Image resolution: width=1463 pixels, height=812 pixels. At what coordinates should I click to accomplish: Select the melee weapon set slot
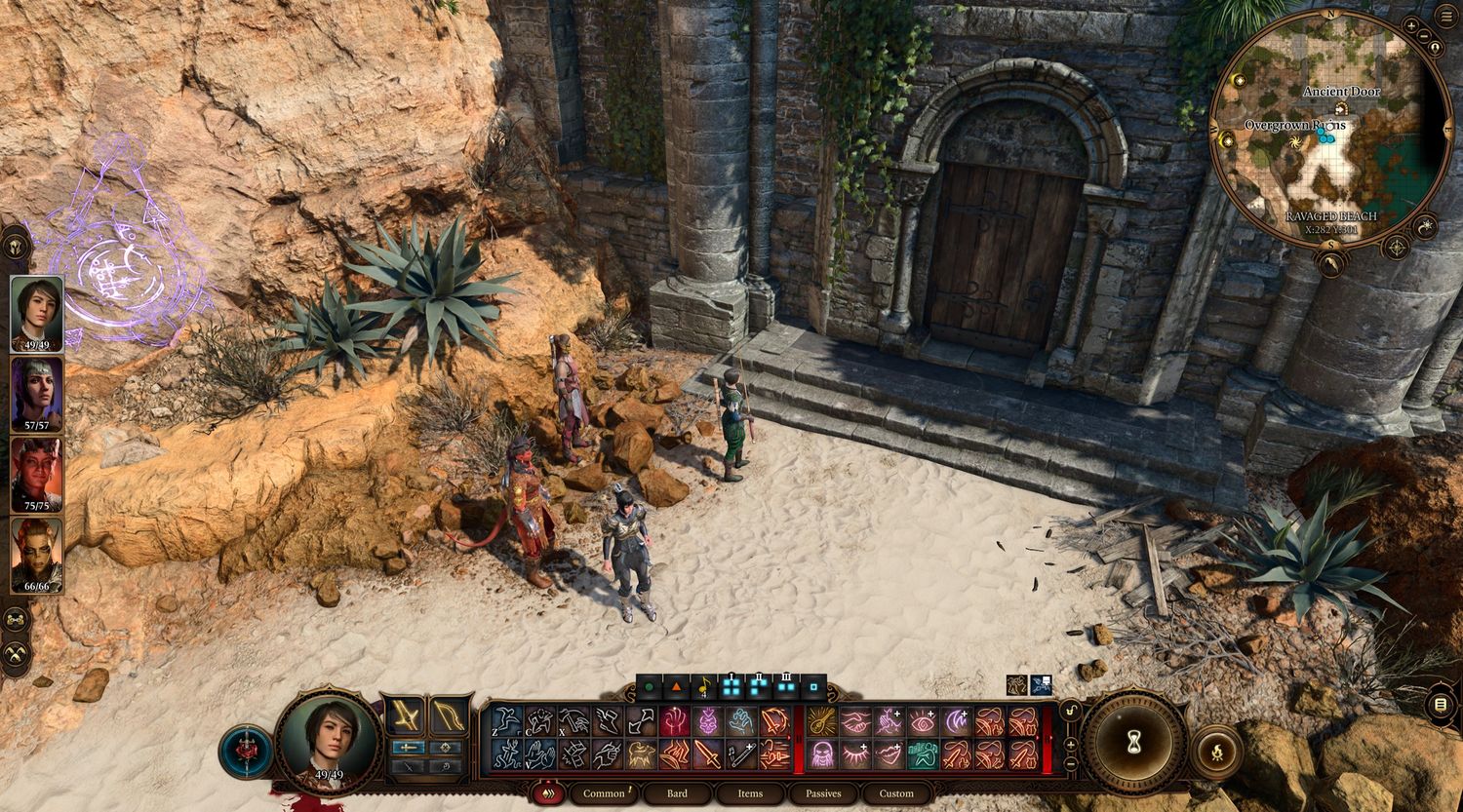(404, 716)
